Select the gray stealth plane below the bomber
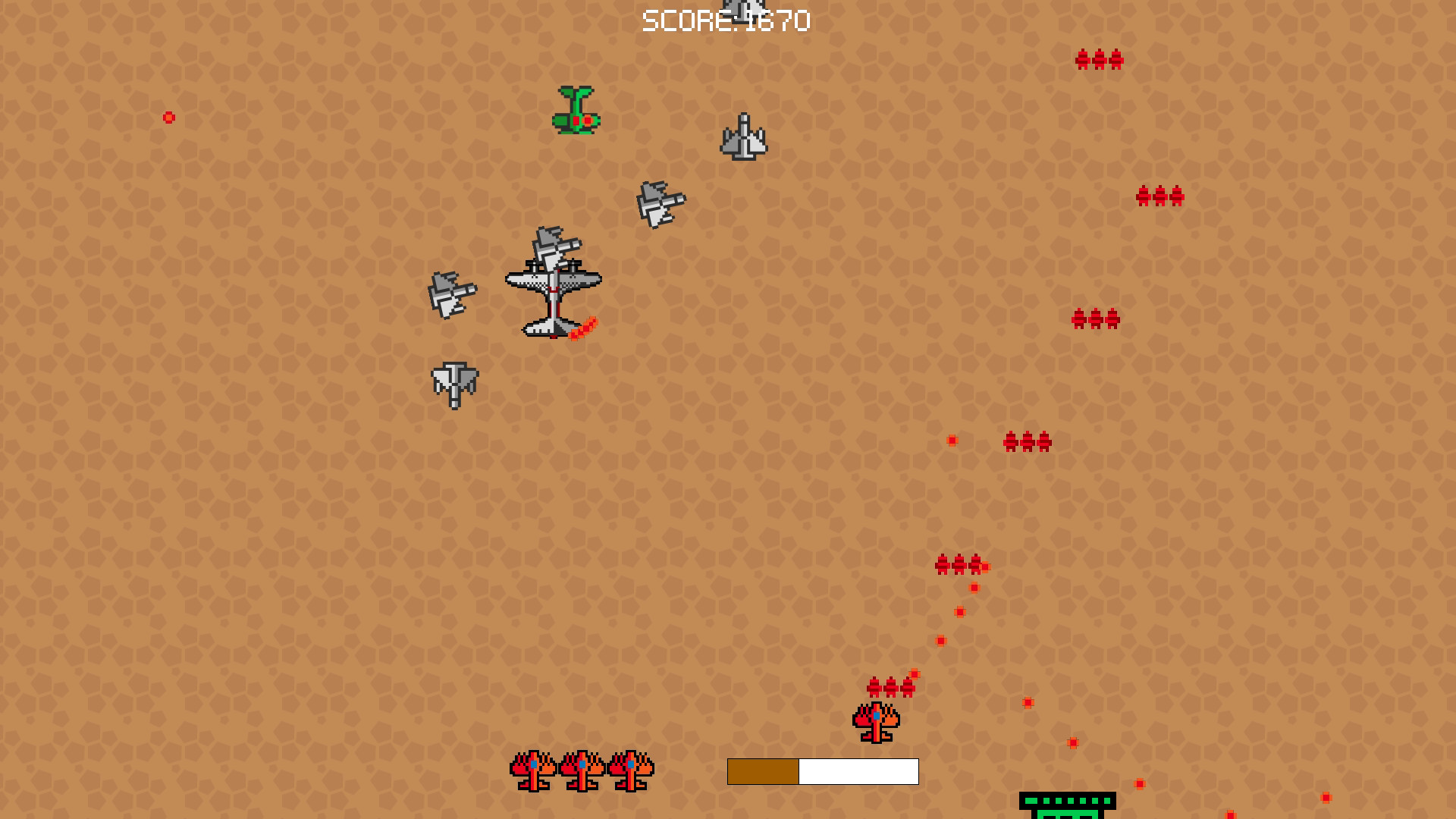The image size is (1456, 819). 455,385
